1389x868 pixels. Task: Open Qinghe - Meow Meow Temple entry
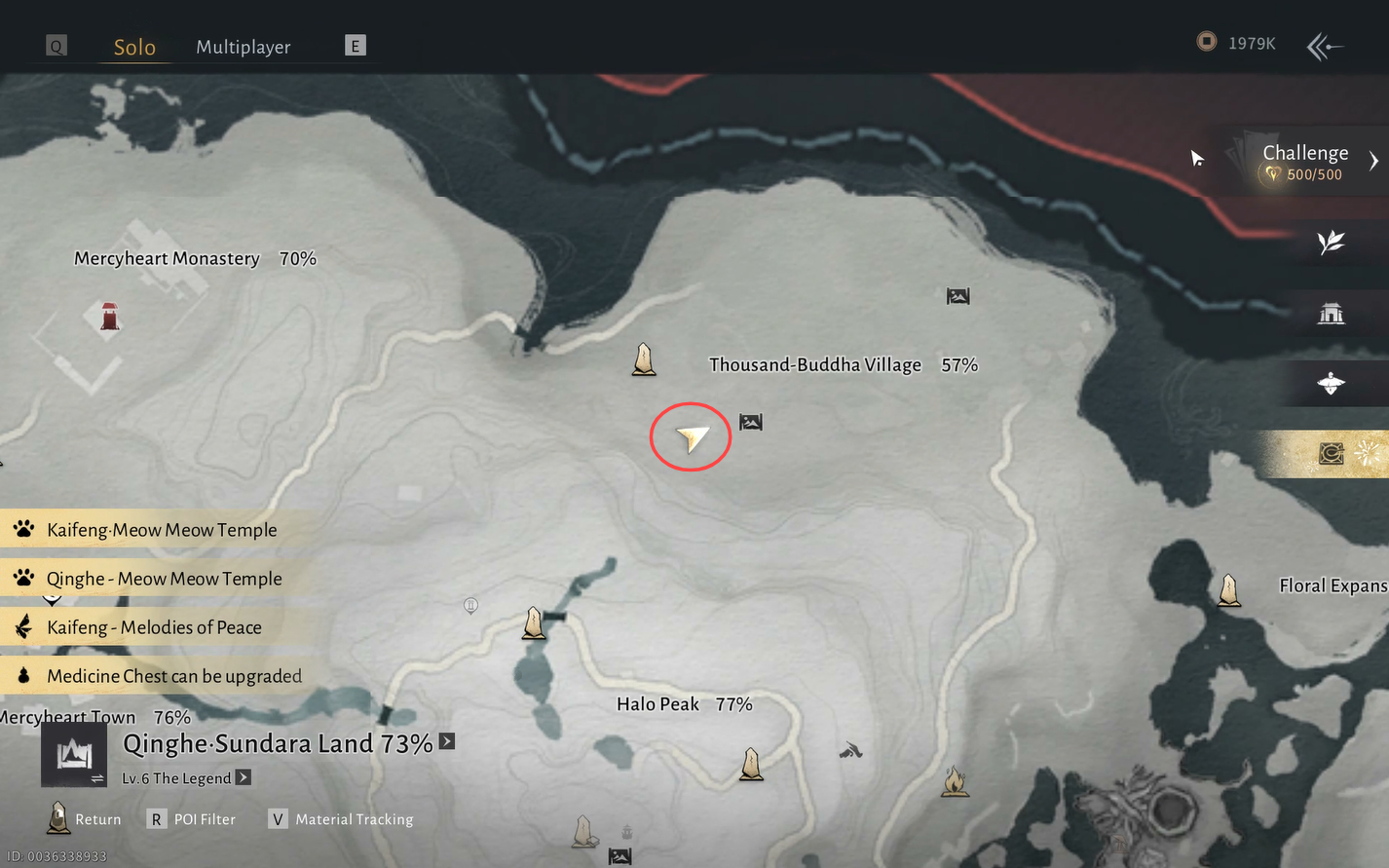point(164,579)
